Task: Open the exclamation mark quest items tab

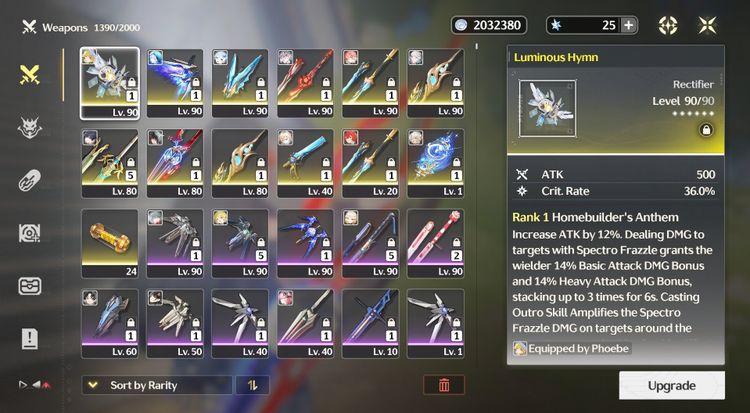Action: pos(31,339)
